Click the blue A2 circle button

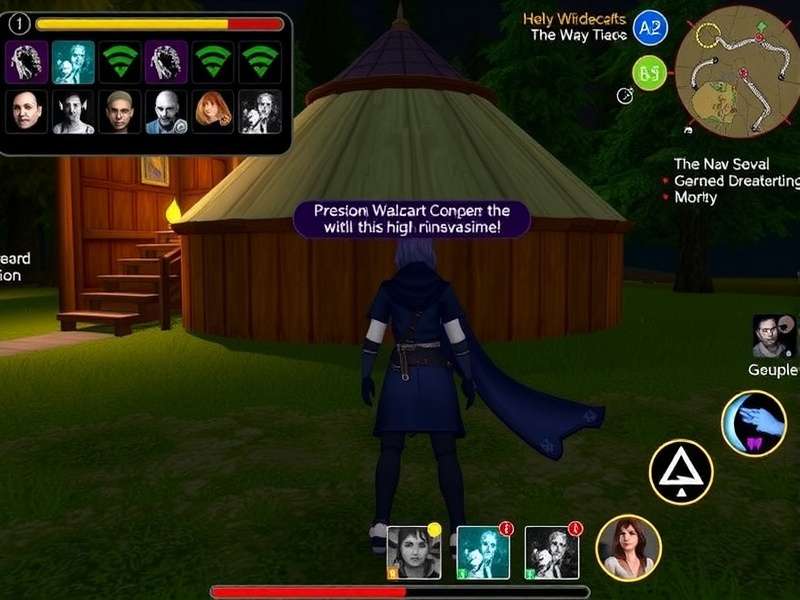651,27
